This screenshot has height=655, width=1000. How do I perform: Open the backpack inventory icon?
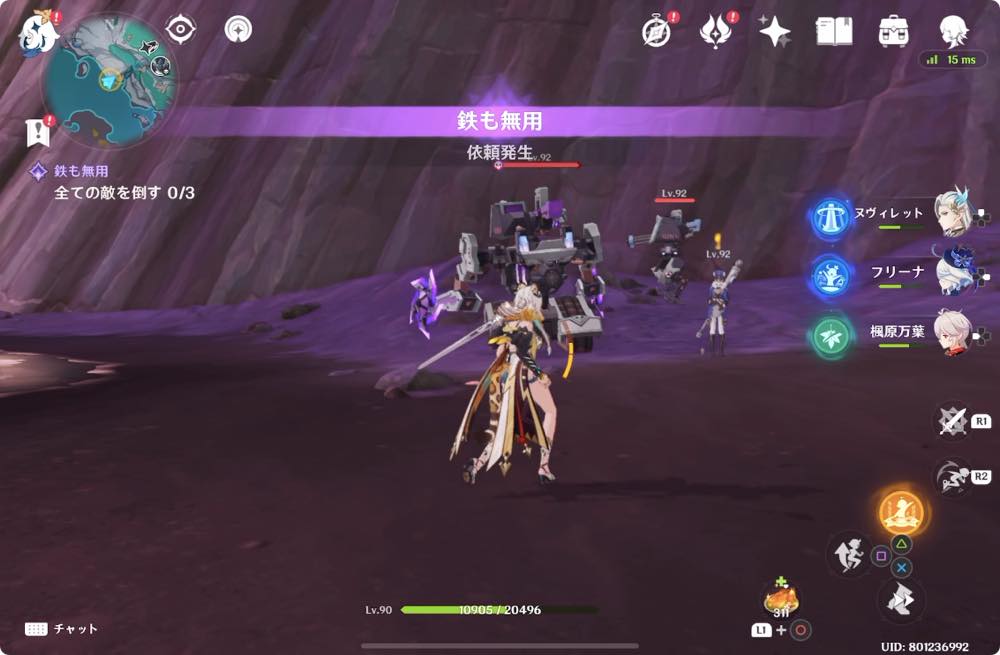click(893, 31)
